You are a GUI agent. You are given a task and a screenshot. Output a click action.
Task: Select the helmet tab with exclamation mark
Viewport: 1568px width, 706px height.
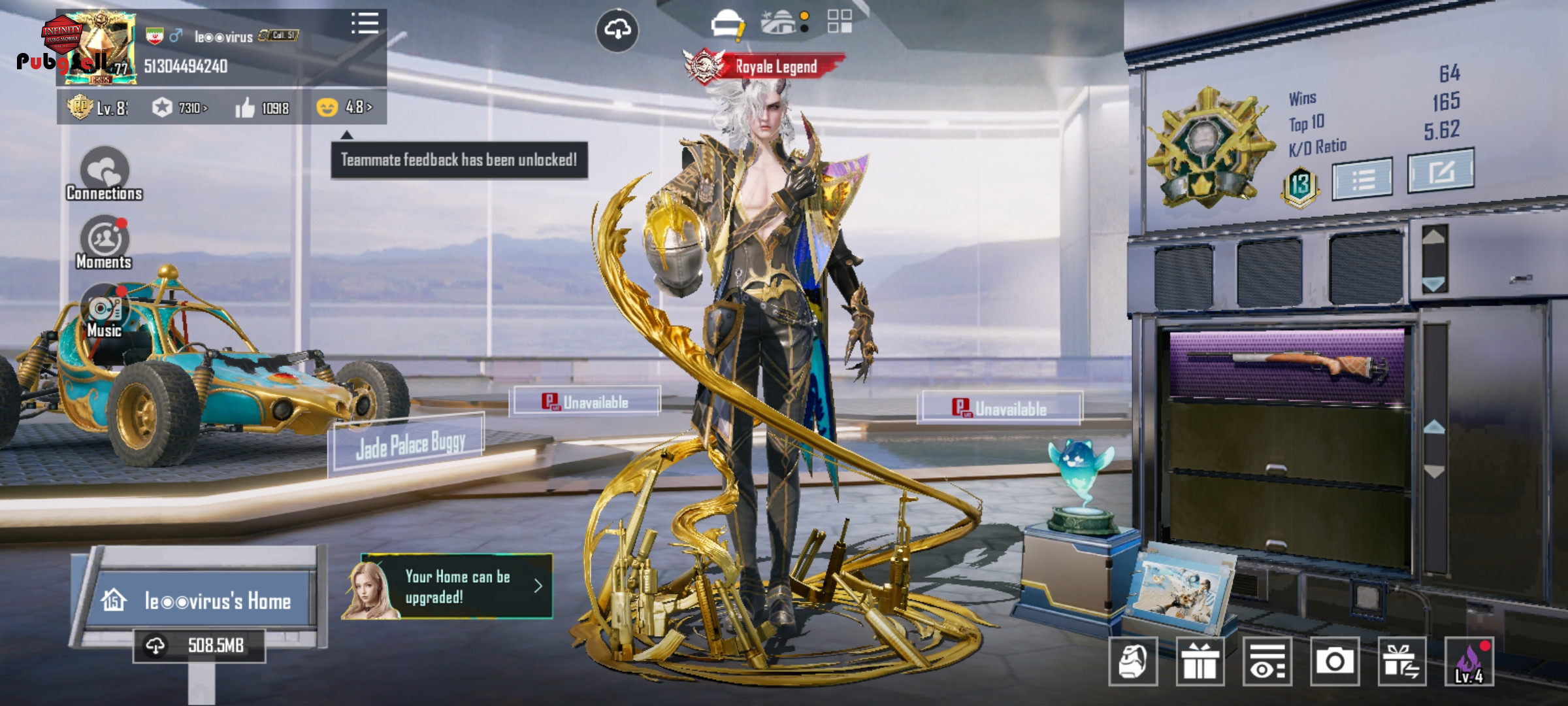click(727, 24)
